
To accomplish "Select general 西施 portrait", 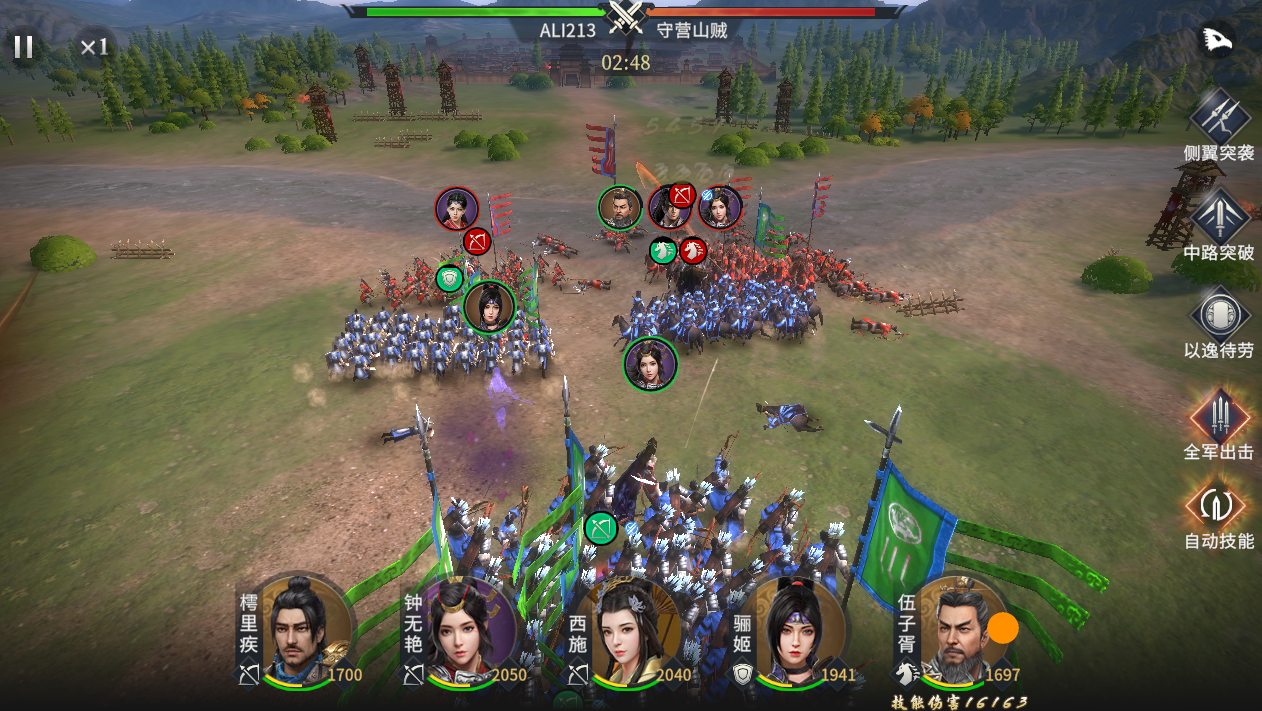I will point(627,632).
